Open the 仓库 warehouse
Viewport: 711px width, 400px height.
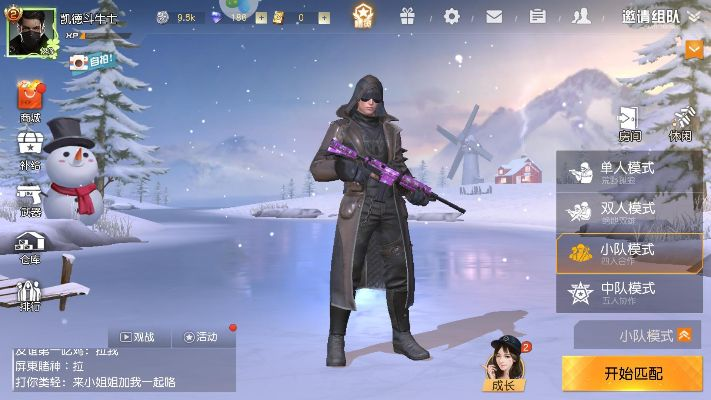click(30, 245)
